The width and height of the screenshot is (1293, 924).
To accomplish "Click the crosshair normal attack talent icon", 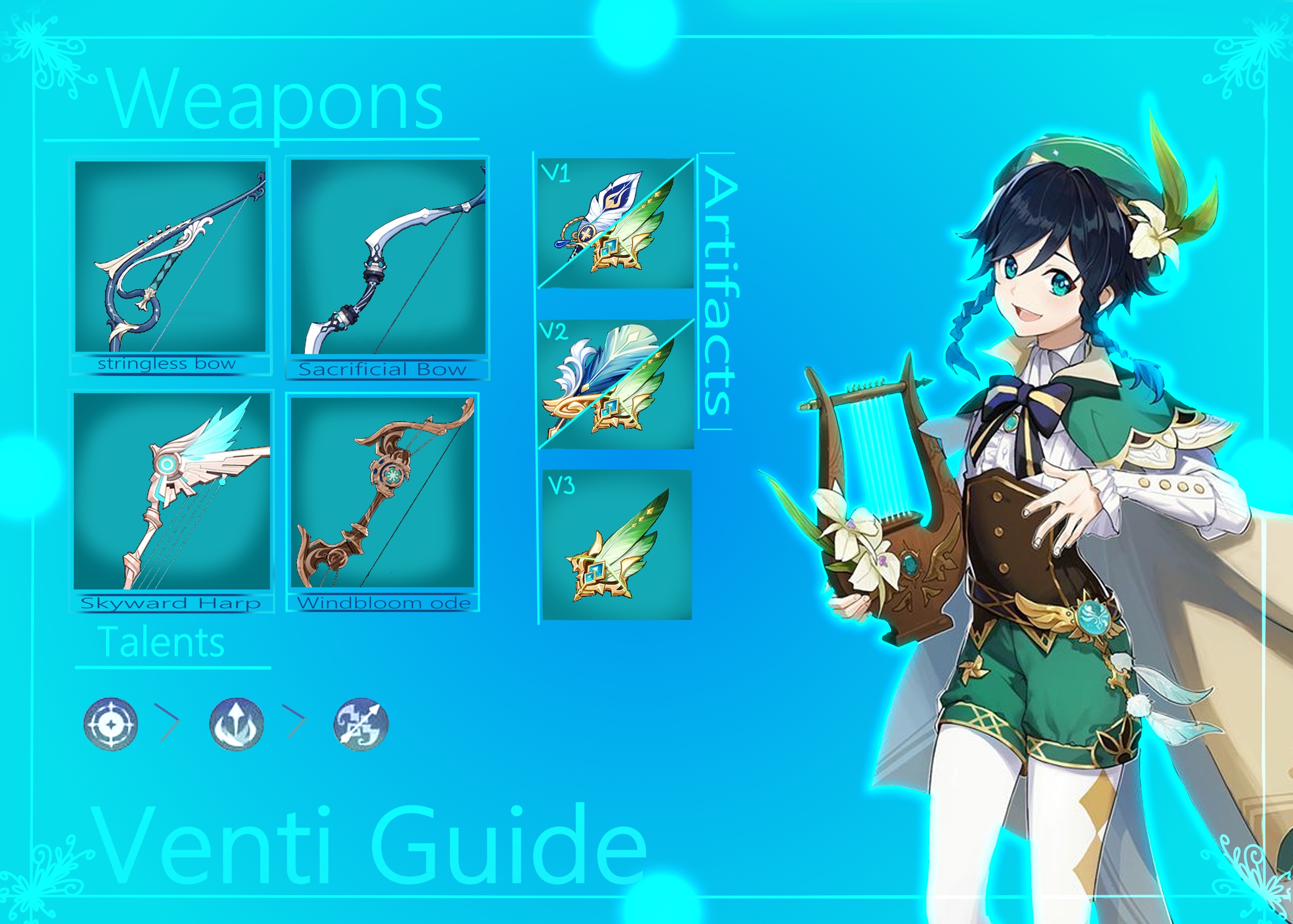I will coord(110,724).
